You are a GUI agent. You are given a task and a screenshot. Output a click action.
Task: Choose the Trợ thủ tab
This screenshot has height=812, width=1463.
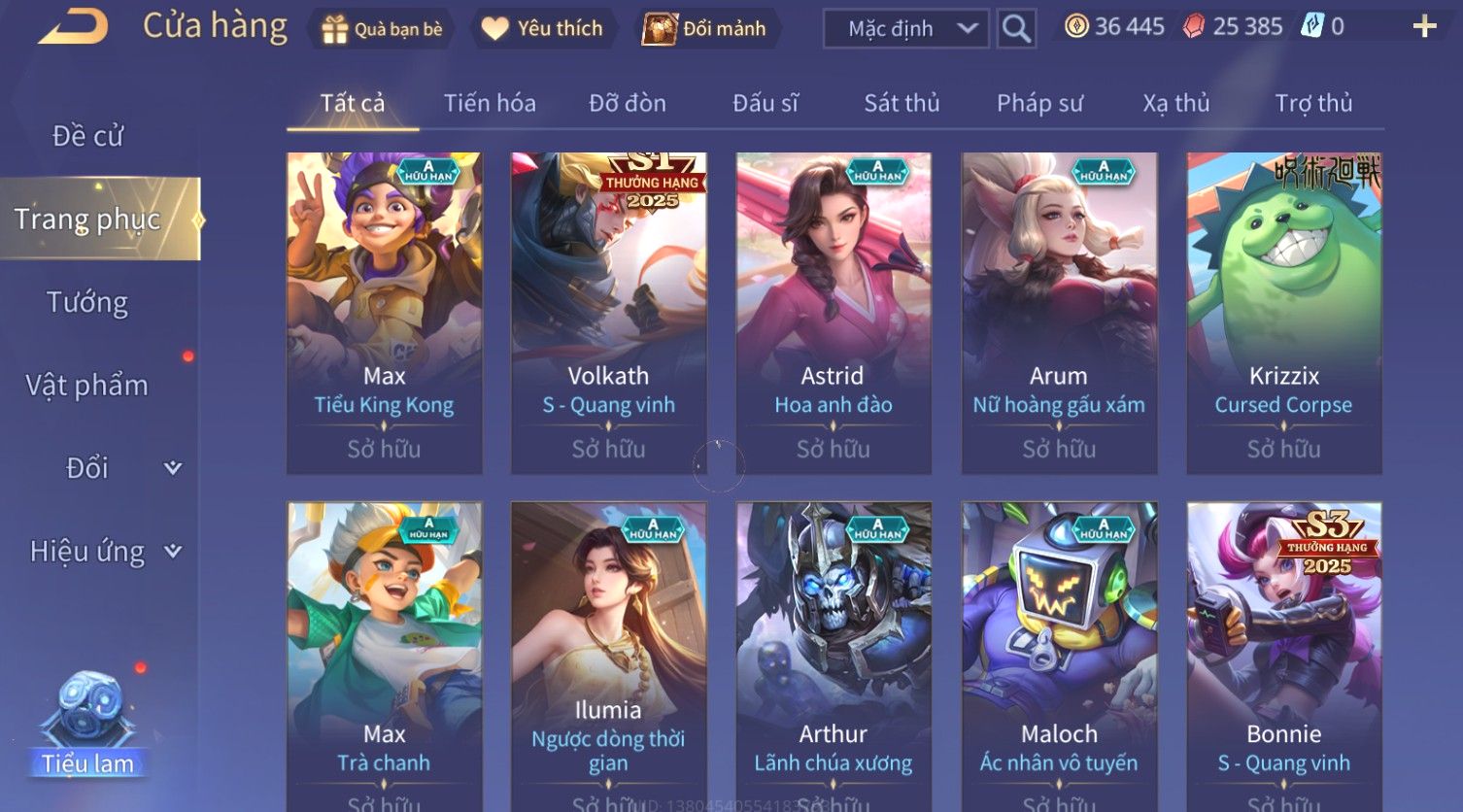pos(1313,103)
